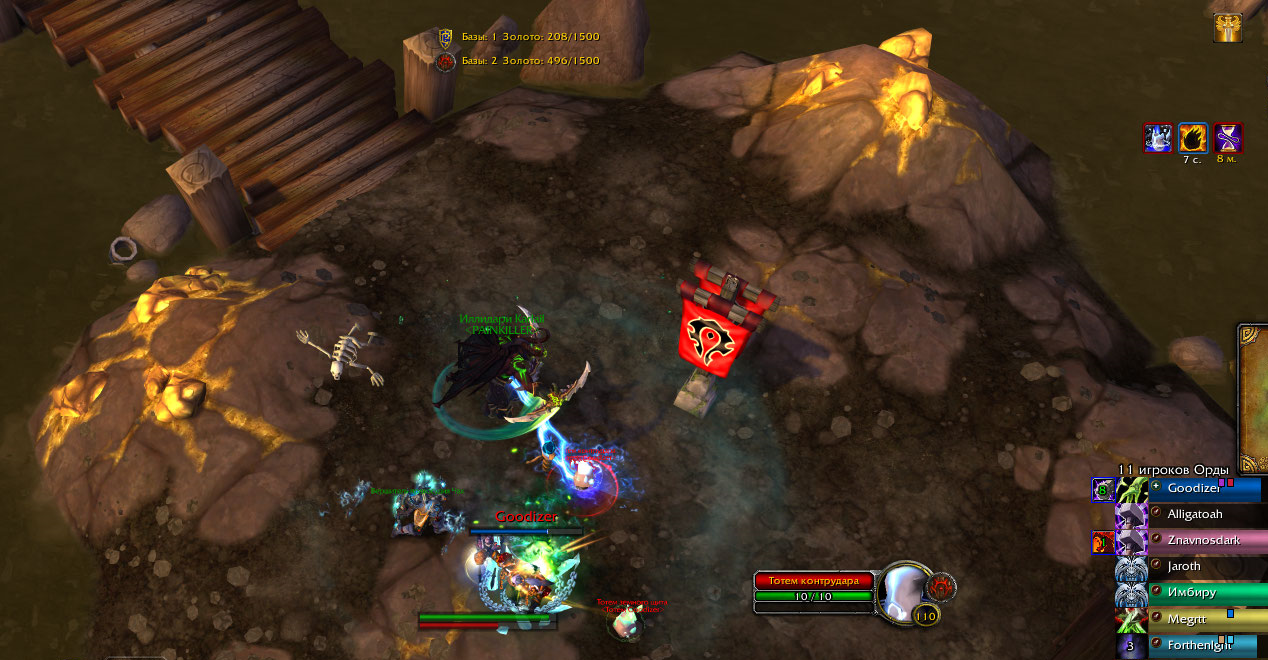Click the golden winged sword icon
The height and width of the screenshot is (660, 1268).
tap(1228, 28)
